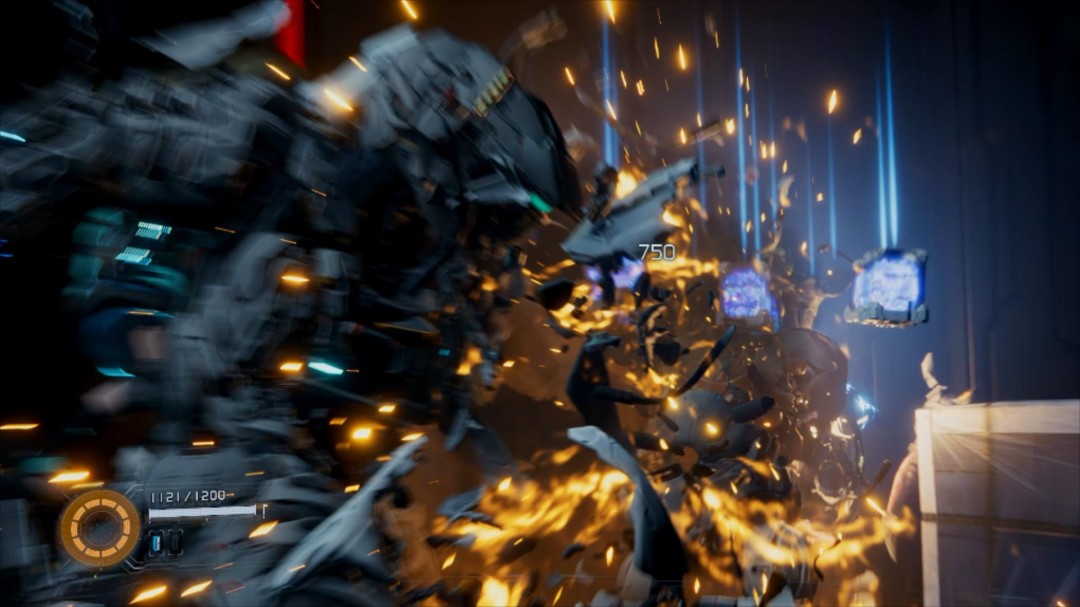Viewport: 1080px width, 607px height.
Task: Select the empty dark cell slot
Action: click(x=174, y=543)
